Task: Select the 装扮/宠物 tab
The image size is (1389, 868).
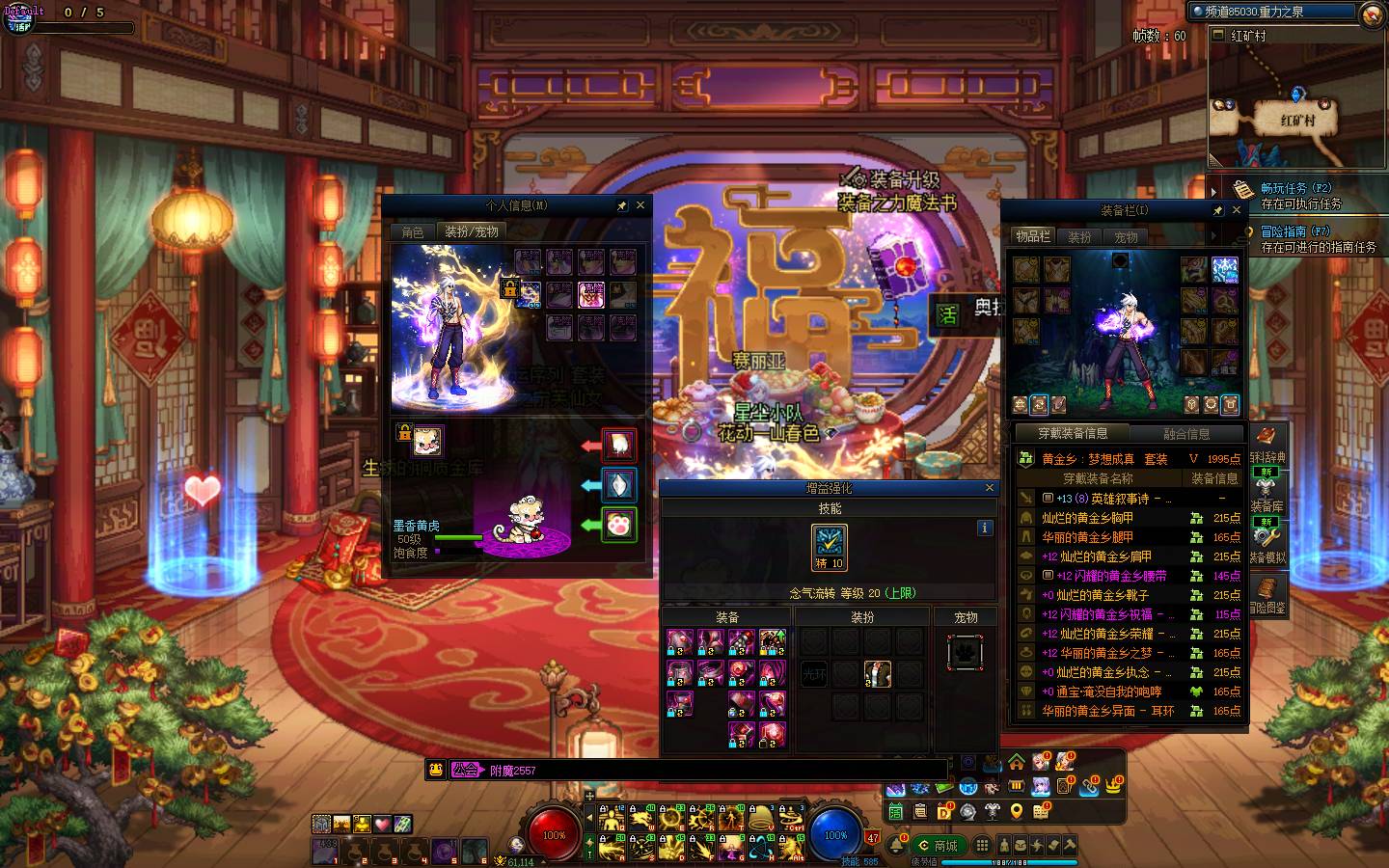Action: (472, 232)
